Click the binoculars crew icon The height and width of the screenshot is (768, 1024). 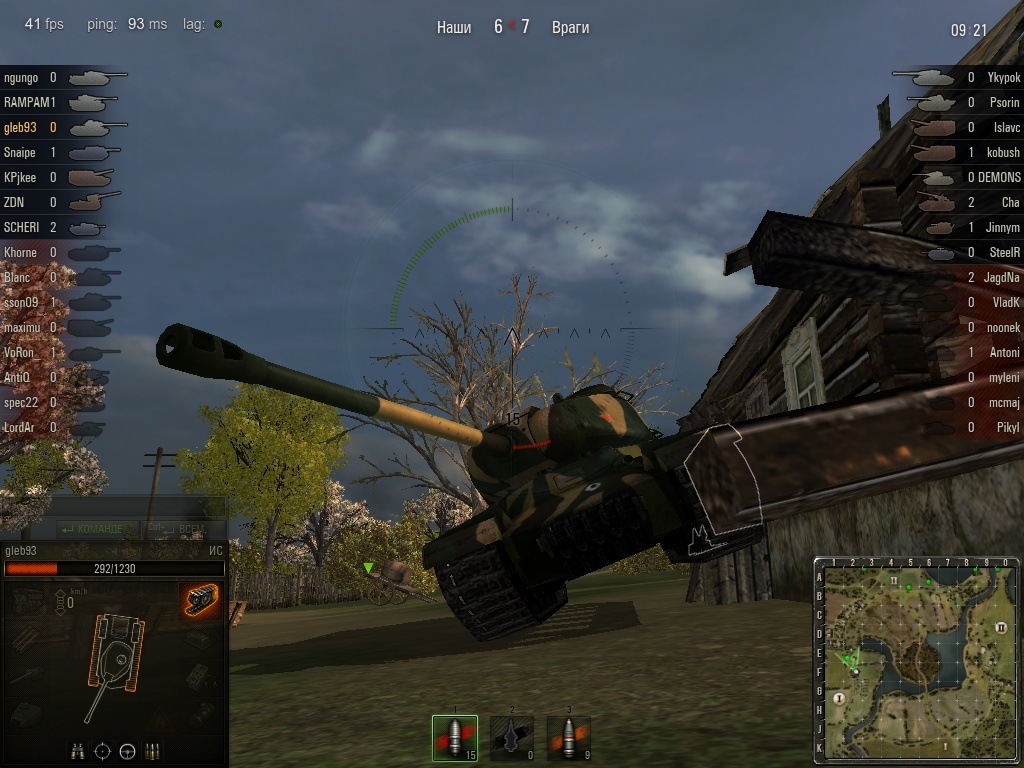tap(77, 750)
